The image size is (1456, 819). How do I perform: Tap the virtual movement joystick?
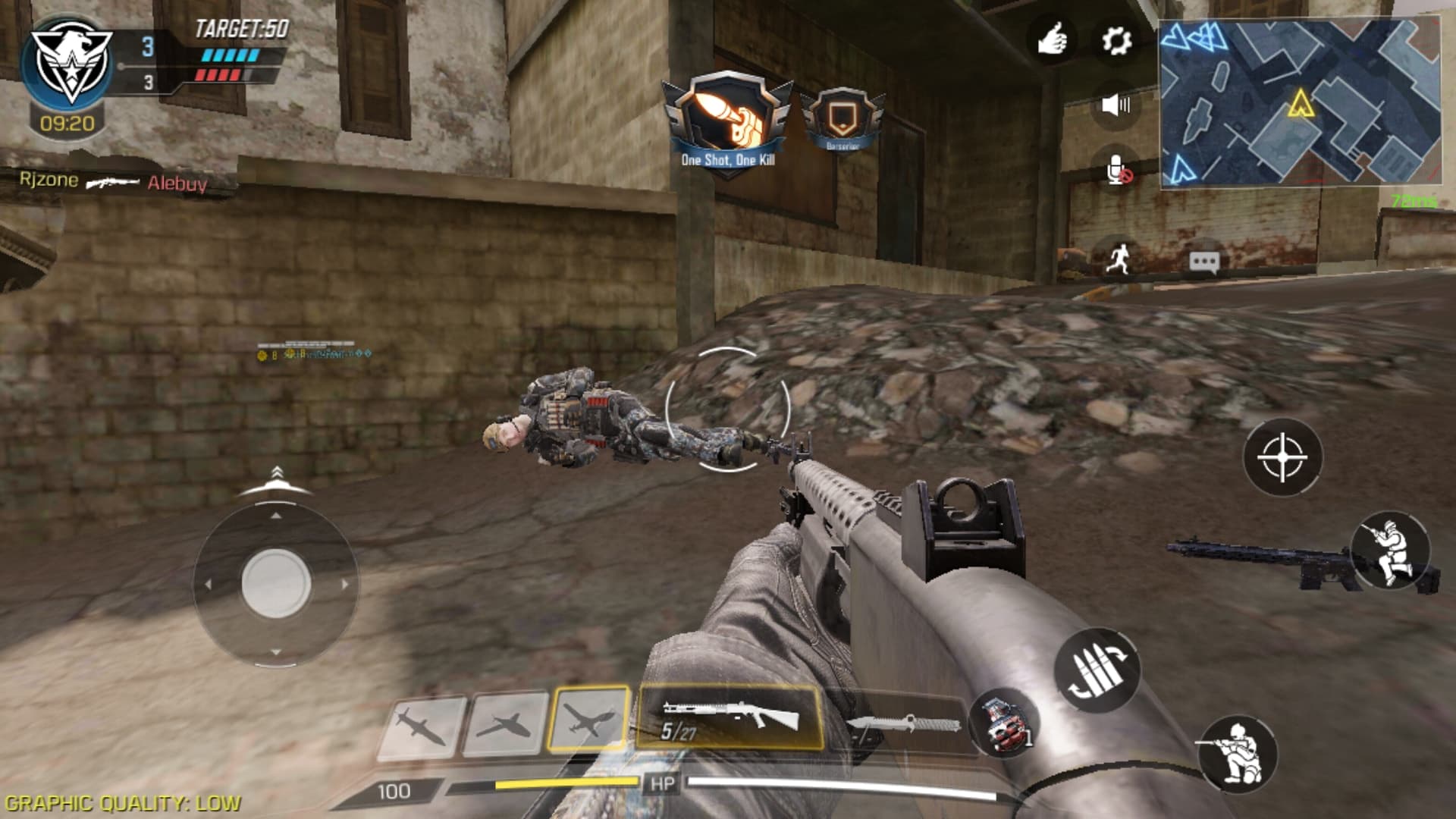pyautogui.click(x=275, y=584)
